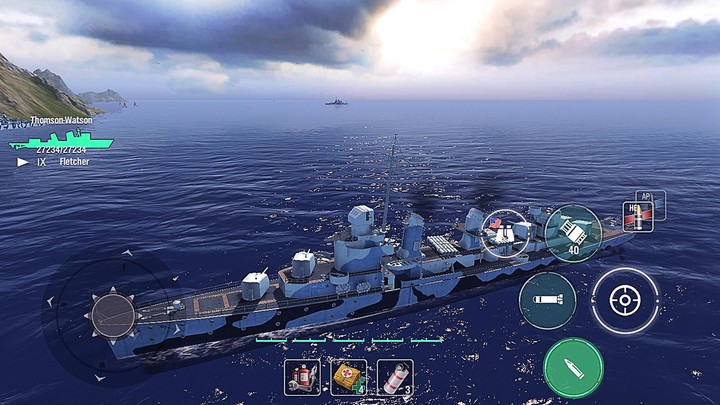Deploy the smoke canister consumable

click(x=396, y=377)
